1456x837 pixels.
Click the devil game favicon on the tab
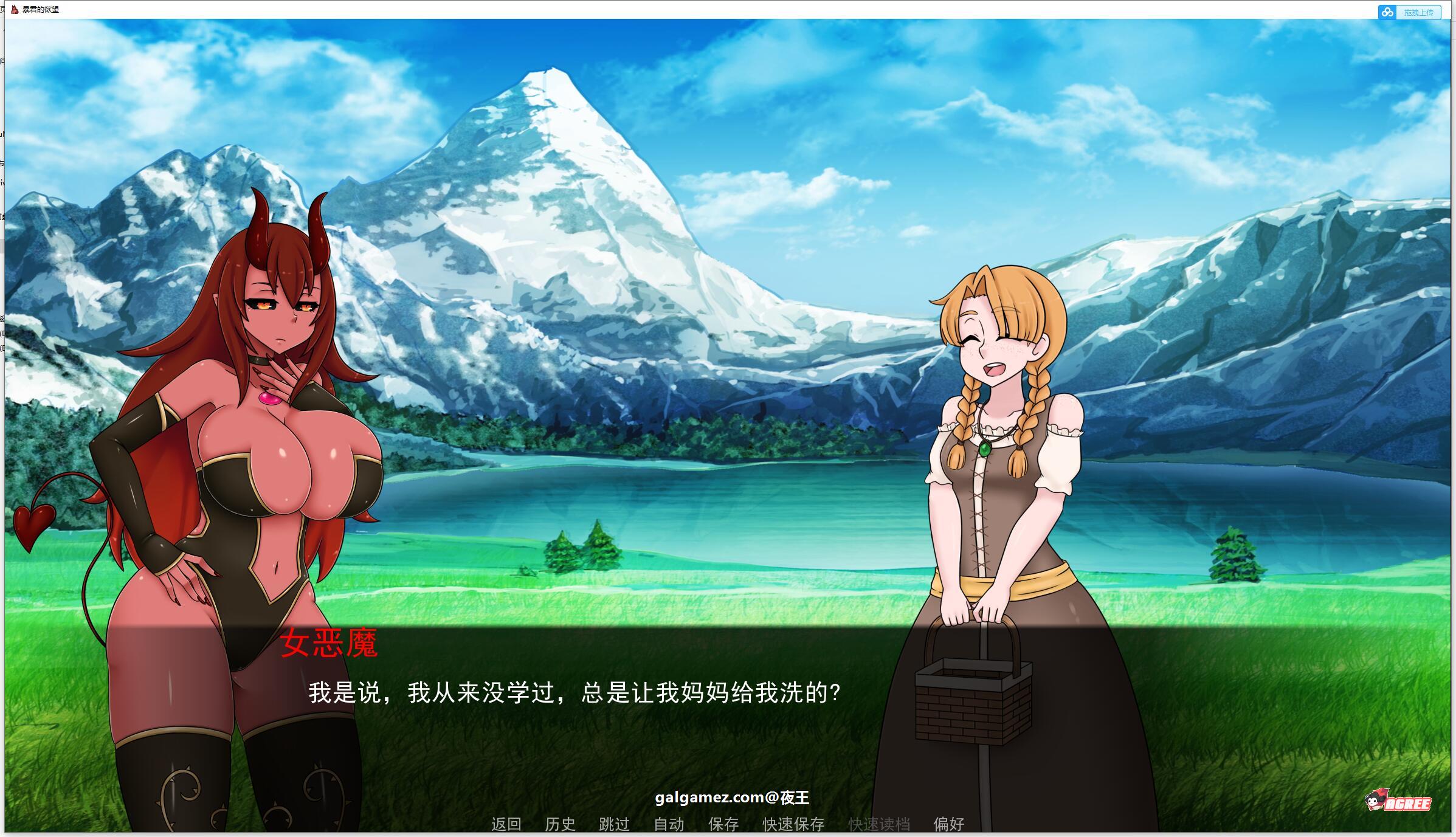(13, 10)
